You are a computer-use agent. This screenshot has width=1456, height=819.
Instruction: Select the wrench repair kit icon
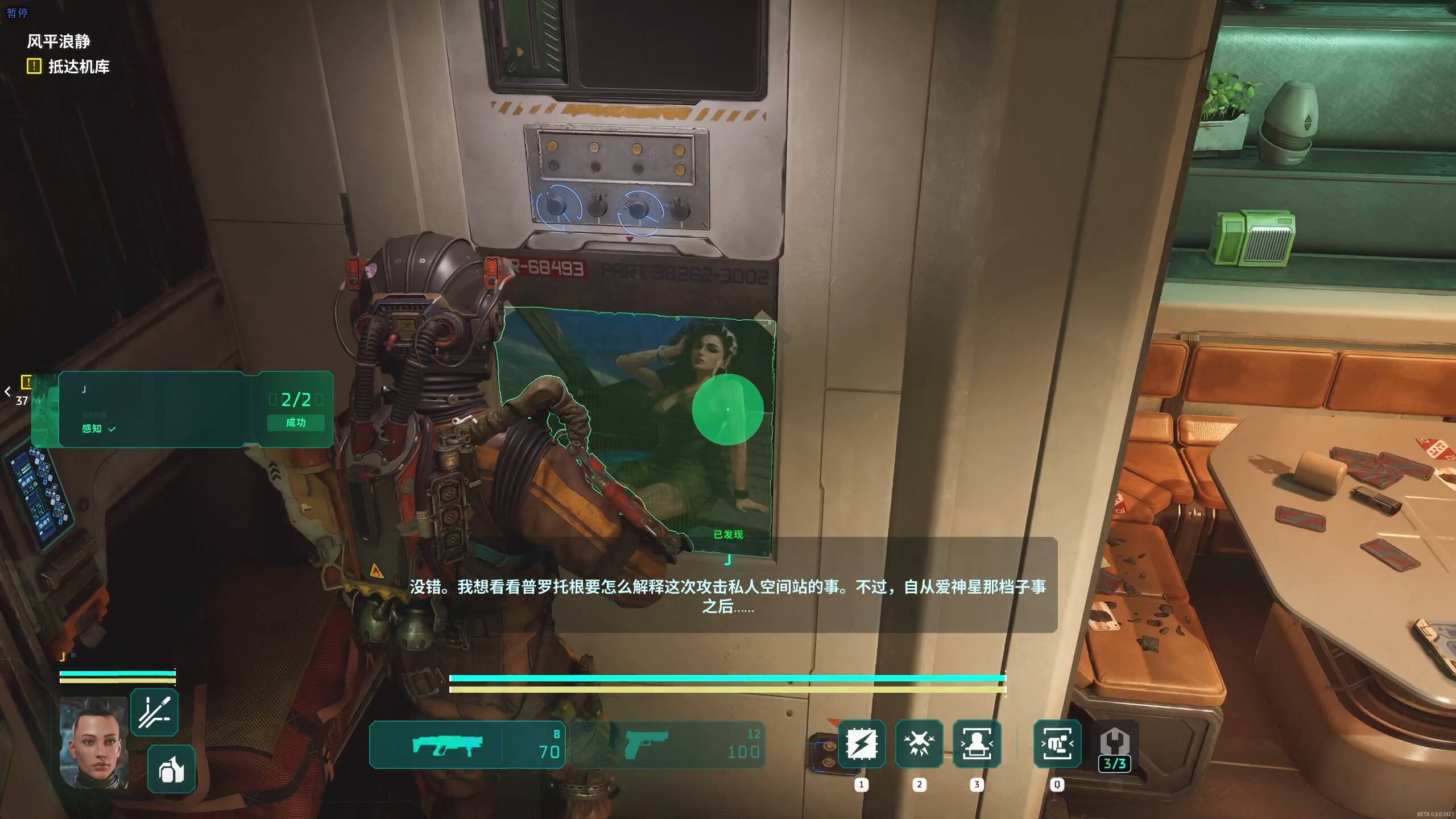(1115, 746)
